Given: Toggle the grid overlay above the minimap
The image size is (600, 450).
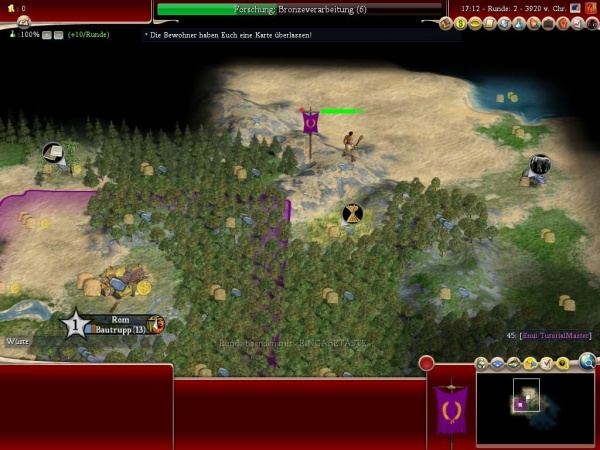Looking at the screenshot, I should 497,363.
